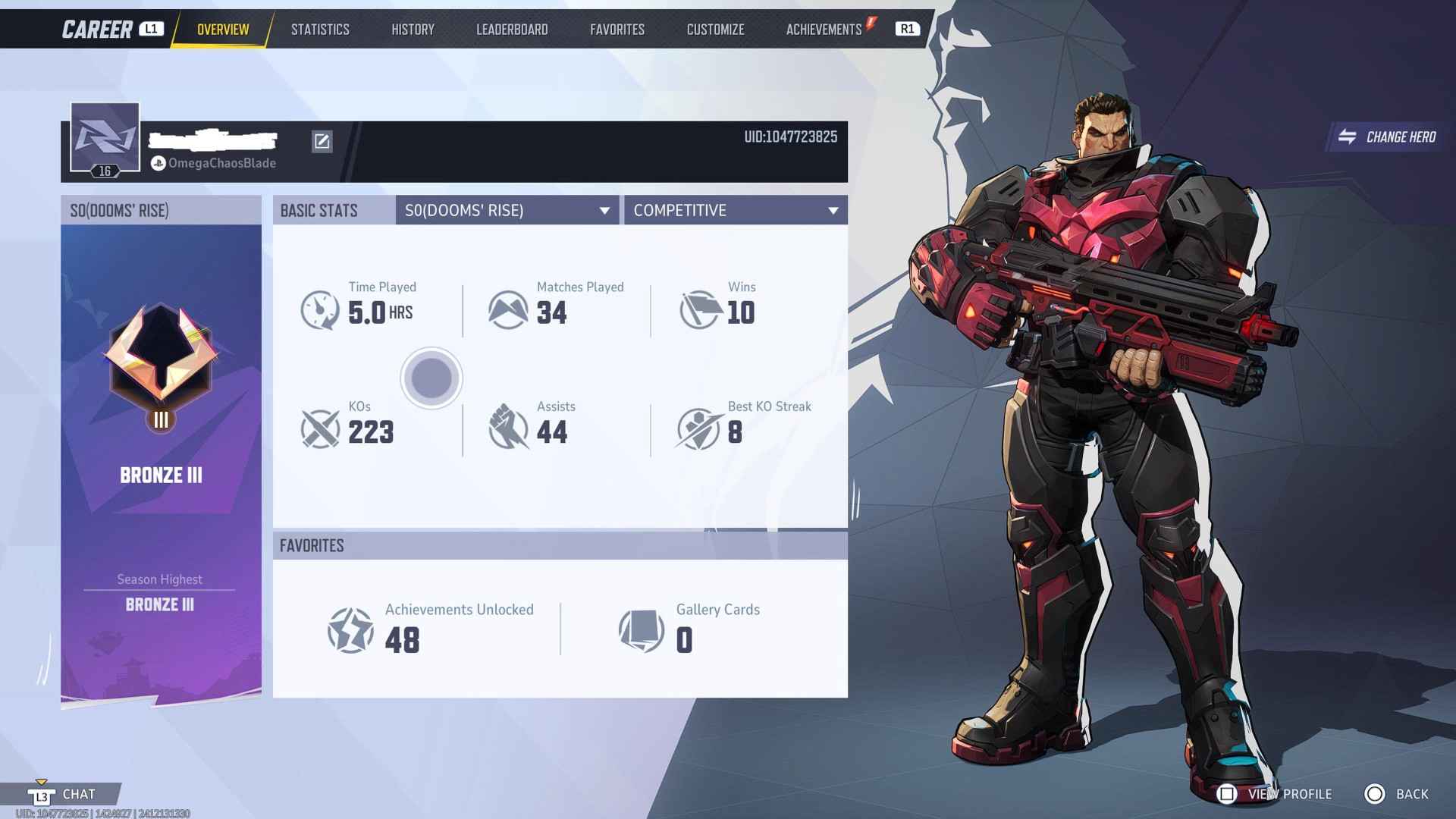Click the Change Hero button
Viewport: 1456px width, 819px height.
pos(1385,138)
